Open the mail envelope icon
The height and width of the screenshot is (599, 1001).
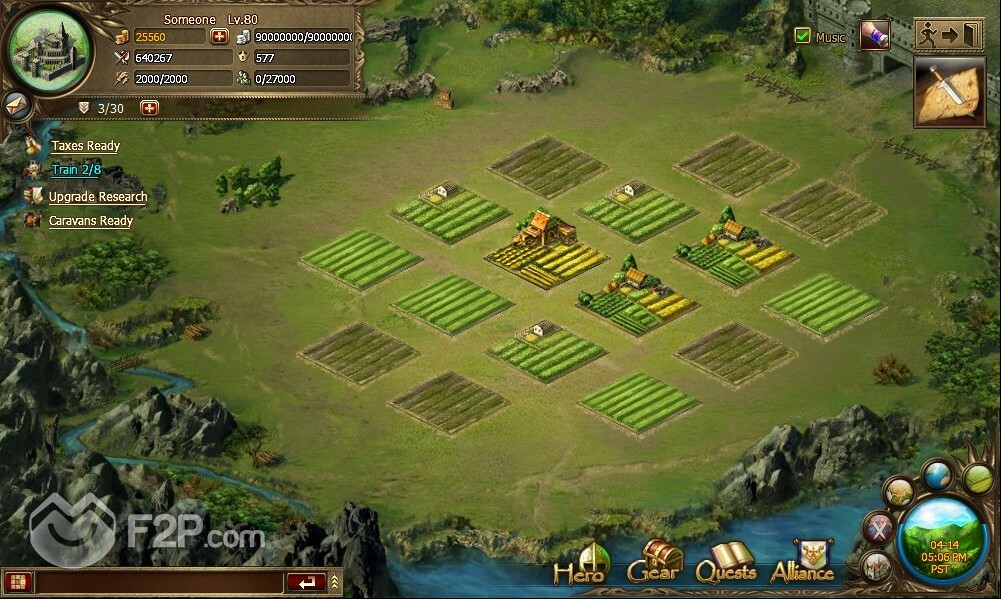16,103
